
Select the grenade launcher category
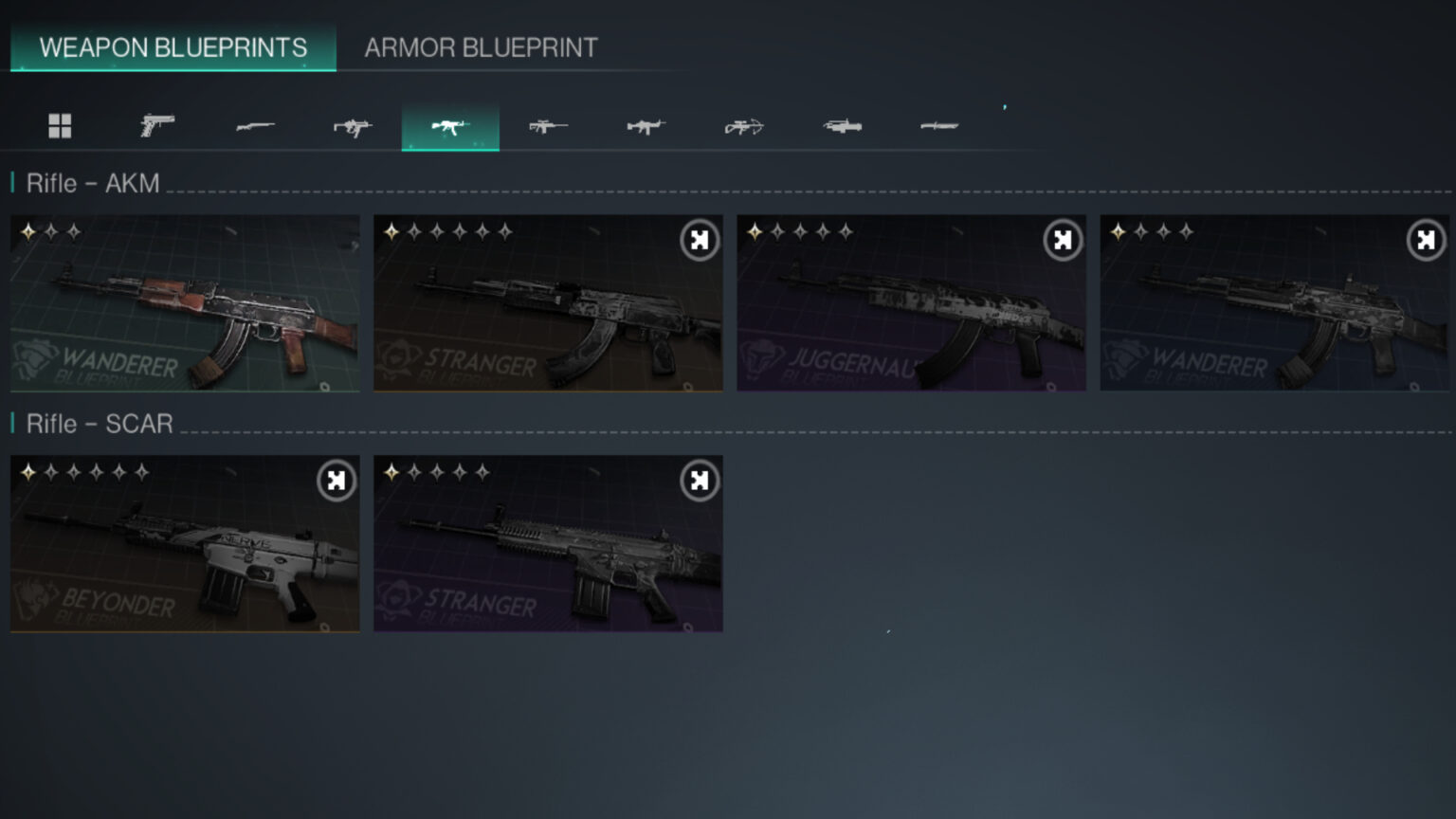pyautogui.click(x=840, y=125)
